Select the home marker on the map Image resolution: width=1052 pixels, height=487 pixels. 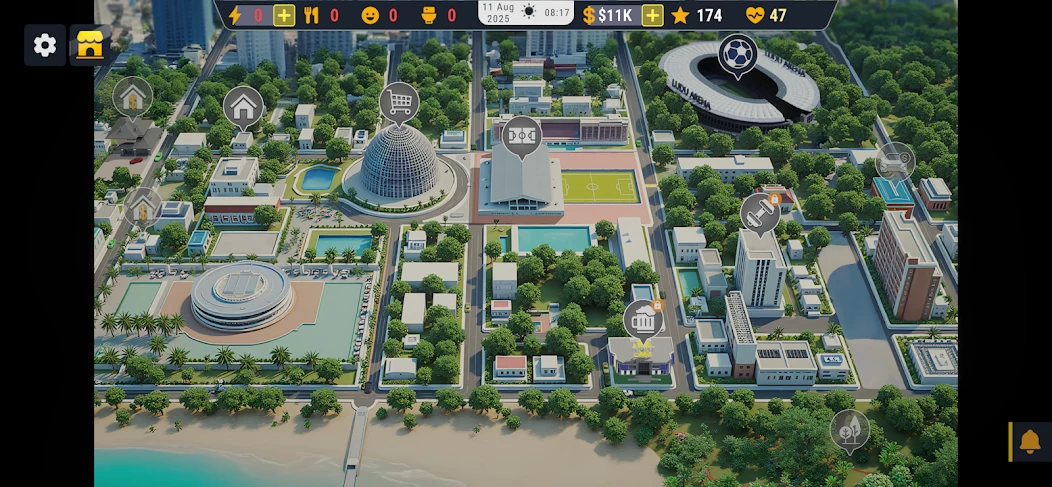(243, 105)
